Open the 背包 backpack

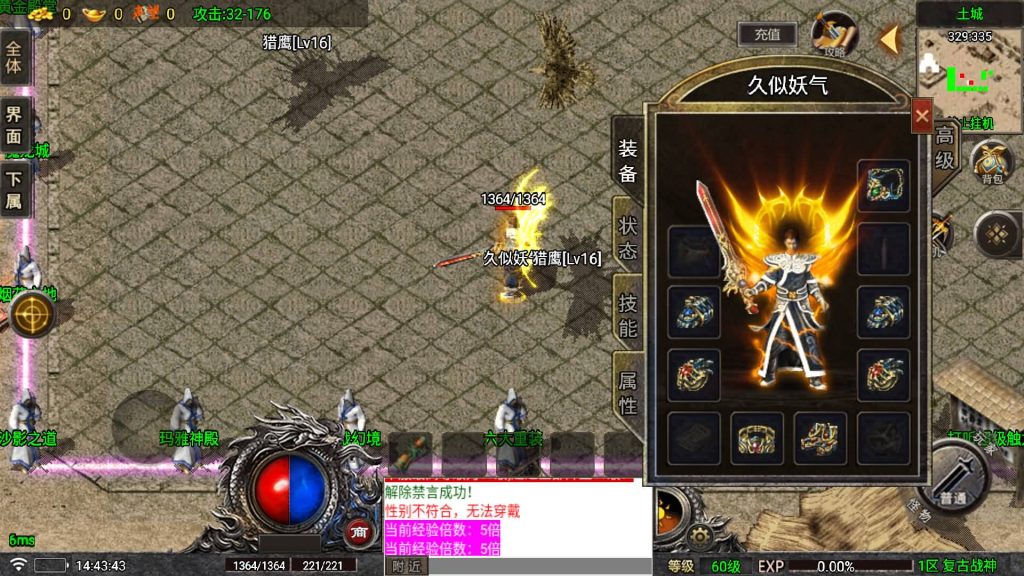(991, 160)
